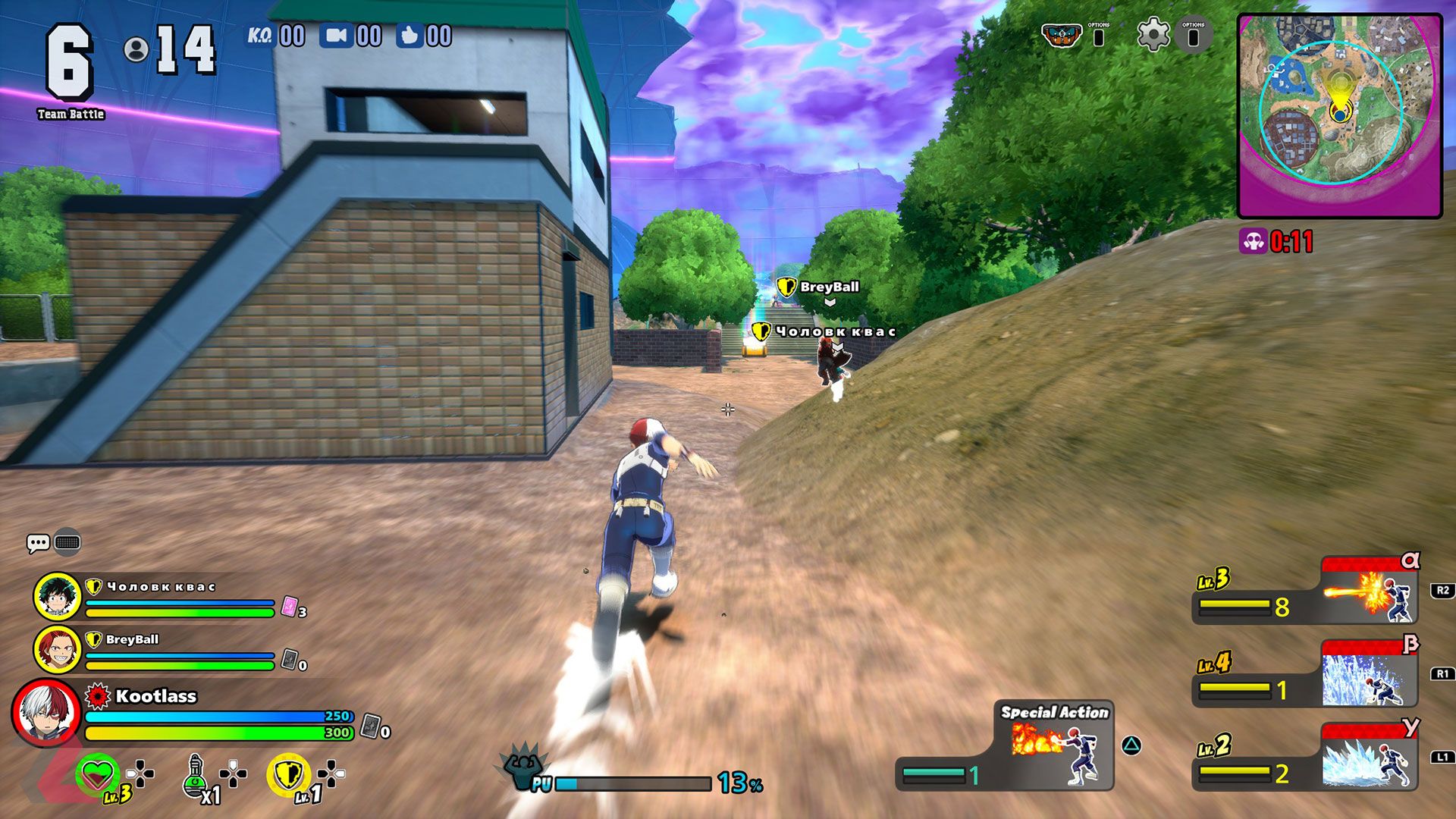Click the owl mask emblem icon

pyautogui.click(x=1061, y=35)
